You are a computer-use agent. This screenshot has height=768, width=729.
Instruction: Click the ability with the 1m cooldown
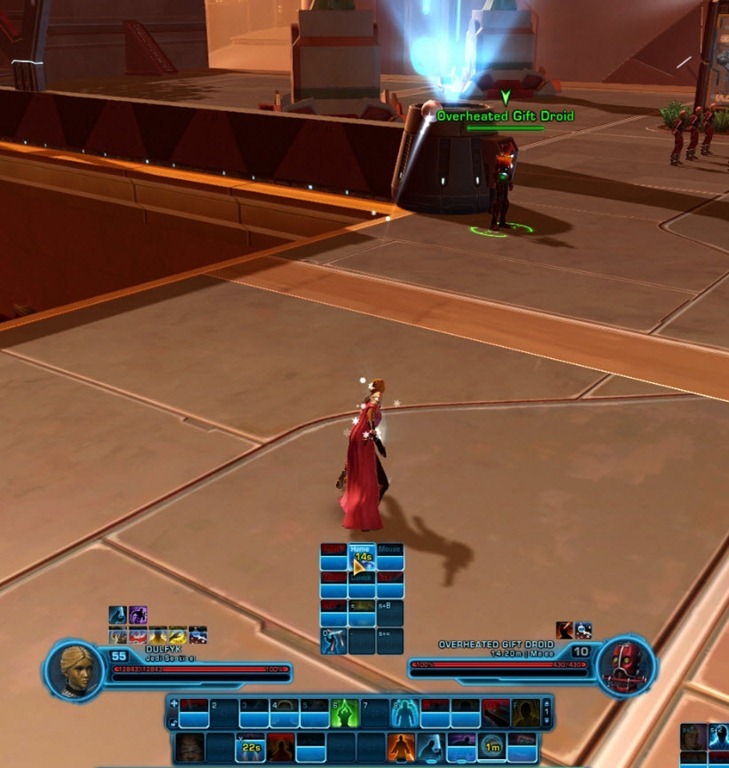click(x=491, y=746)
